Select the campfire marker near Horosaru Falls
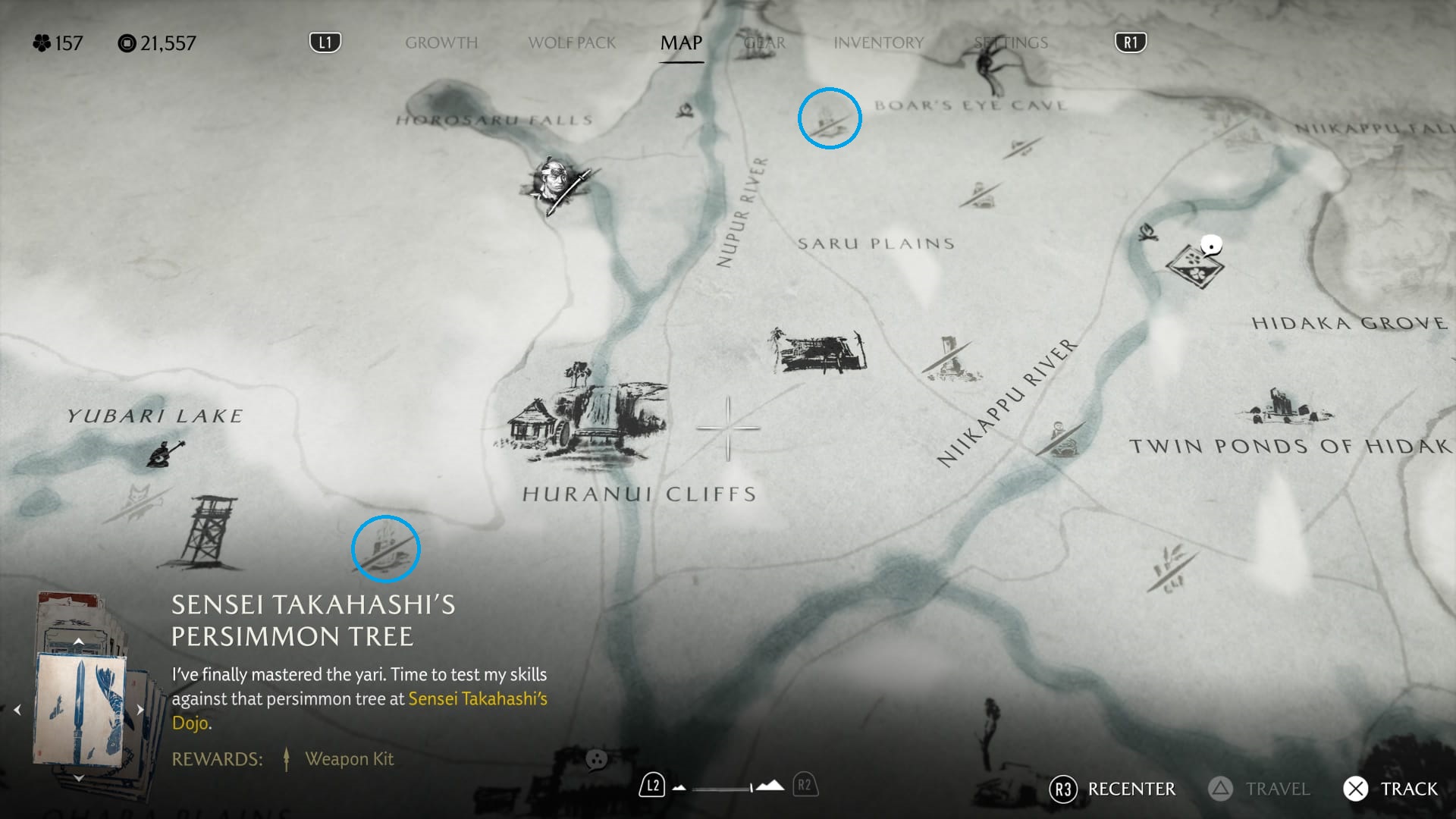This screenshot has width=1456, height=819. [686, 111]
